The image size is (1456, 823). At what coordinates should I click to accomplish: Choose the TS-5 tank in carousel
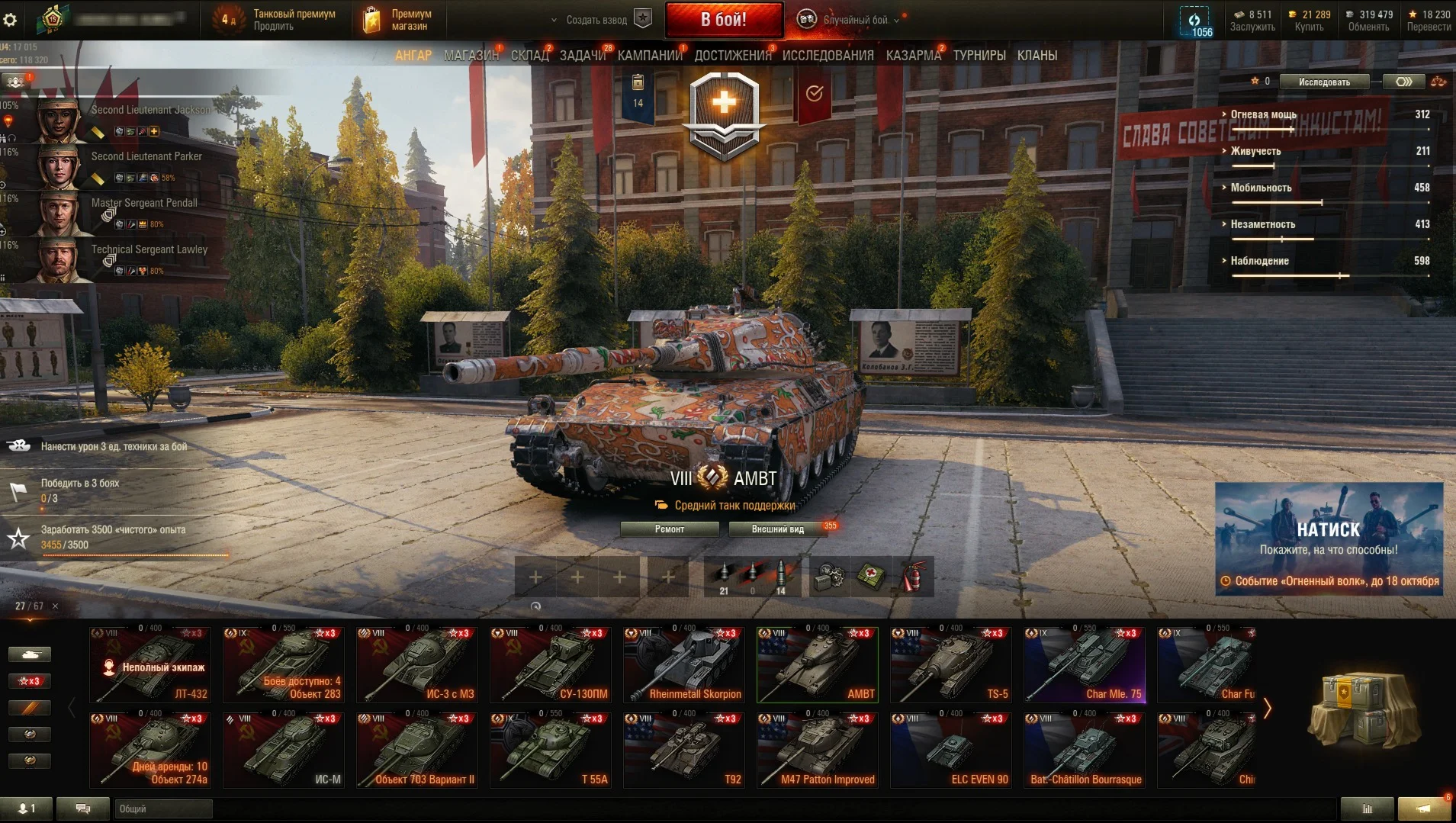click(950, 664)
